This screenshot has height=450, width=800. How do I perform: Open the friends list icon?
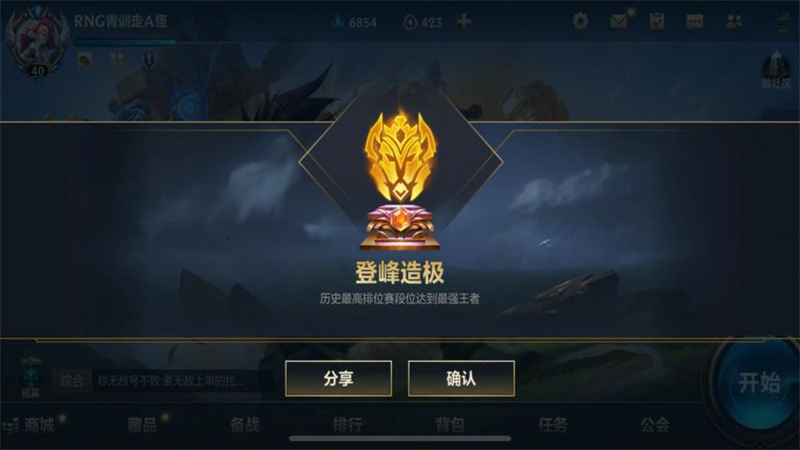pos(734,21)
